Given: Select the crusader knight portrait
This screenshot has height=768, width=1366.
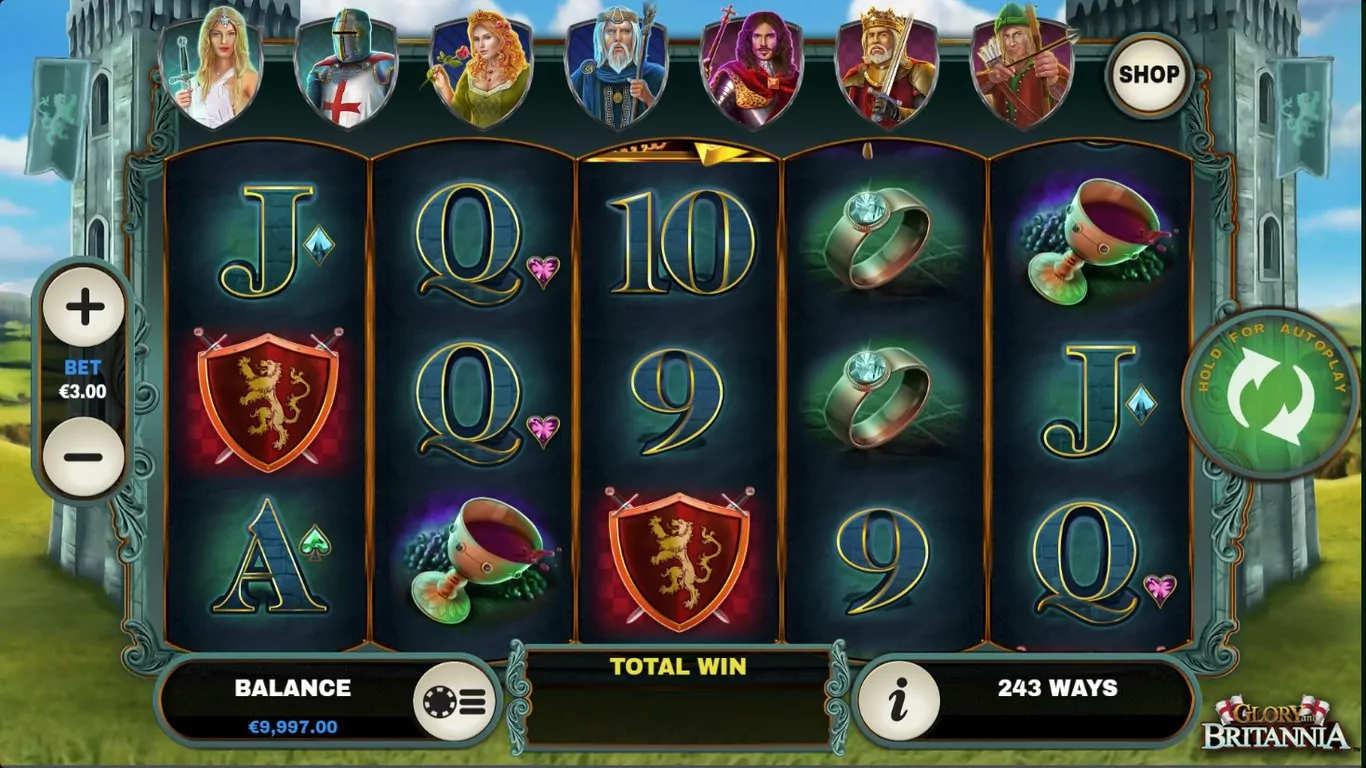Looking at the screenshot, I should 346,72.
